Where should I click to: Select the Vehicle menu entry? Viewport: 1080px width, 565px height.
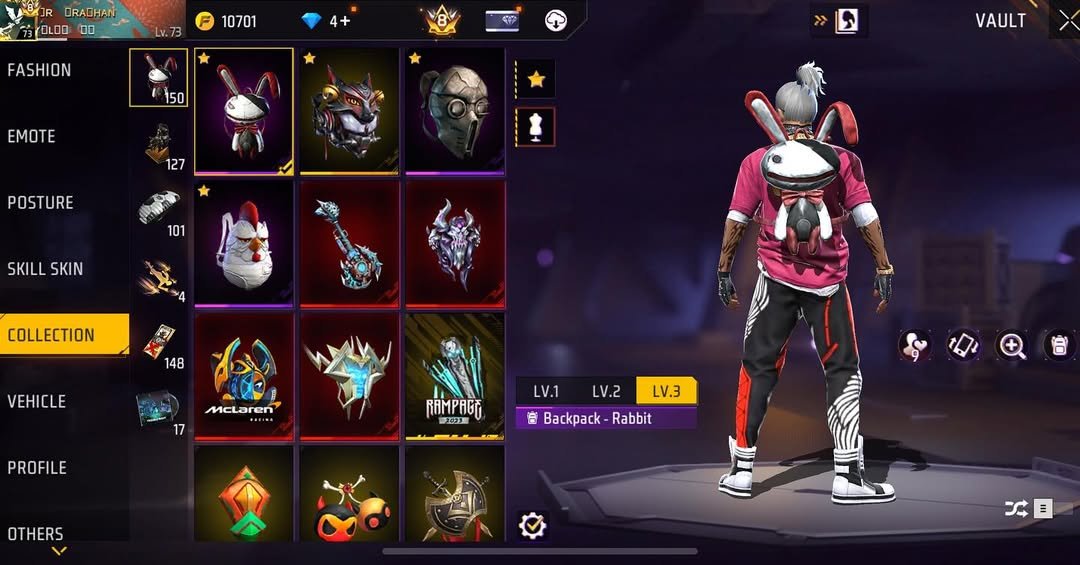(x=37, y=401)
